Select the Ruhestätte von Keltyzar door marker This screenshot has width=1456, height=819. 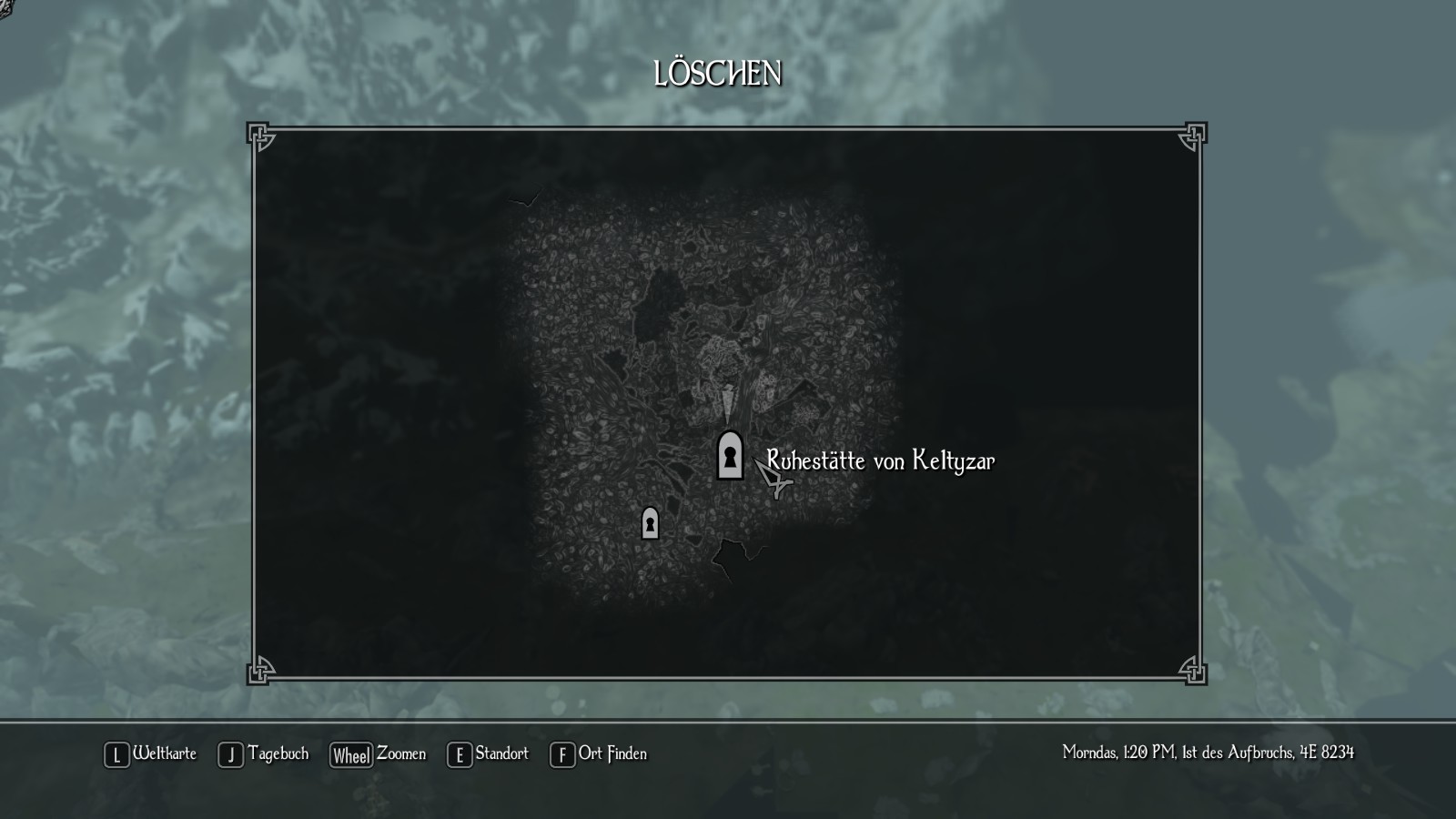point(730,455)
